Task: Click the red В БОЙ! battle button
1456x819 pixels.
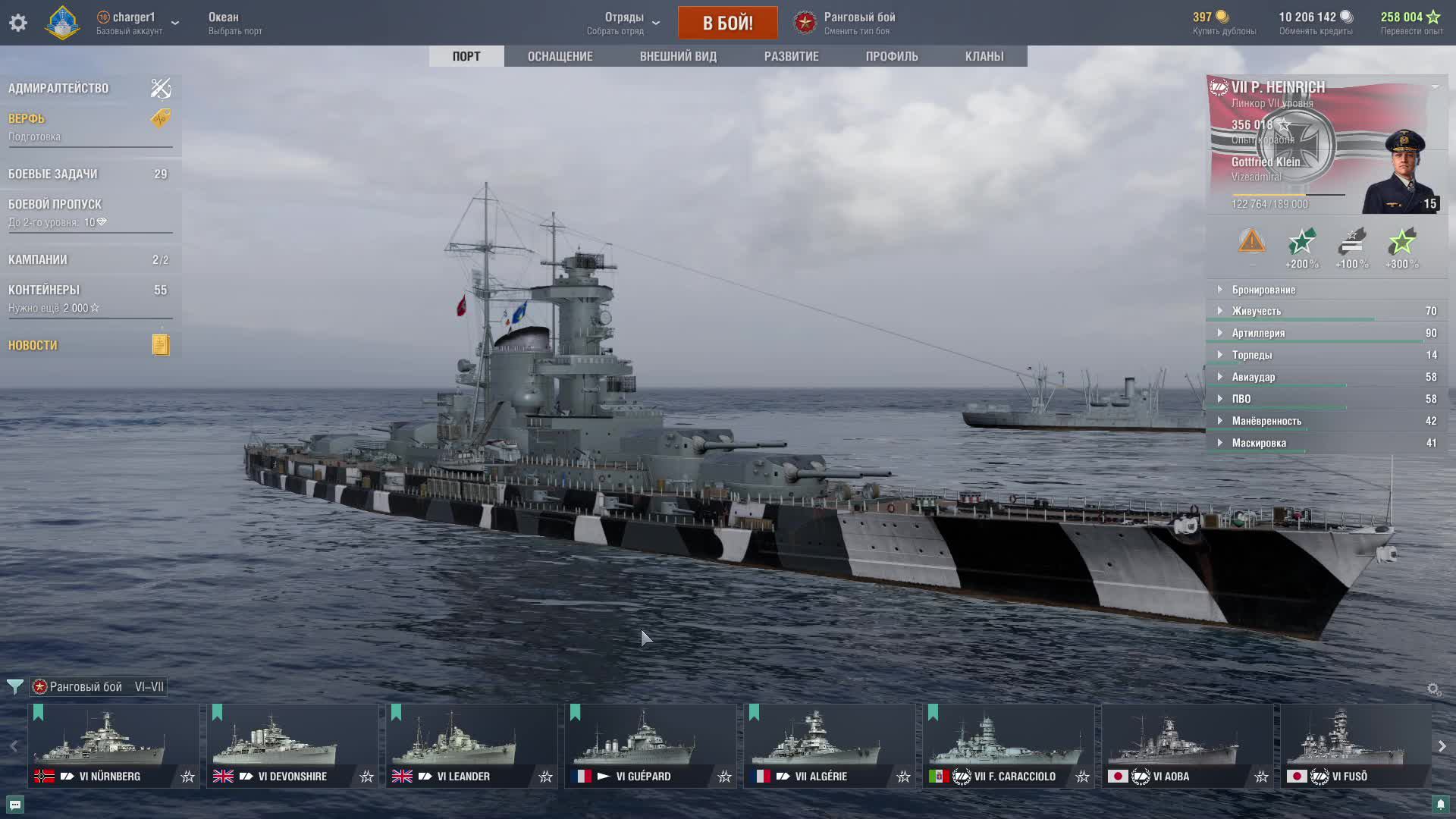Action: (x=727, y=23)
